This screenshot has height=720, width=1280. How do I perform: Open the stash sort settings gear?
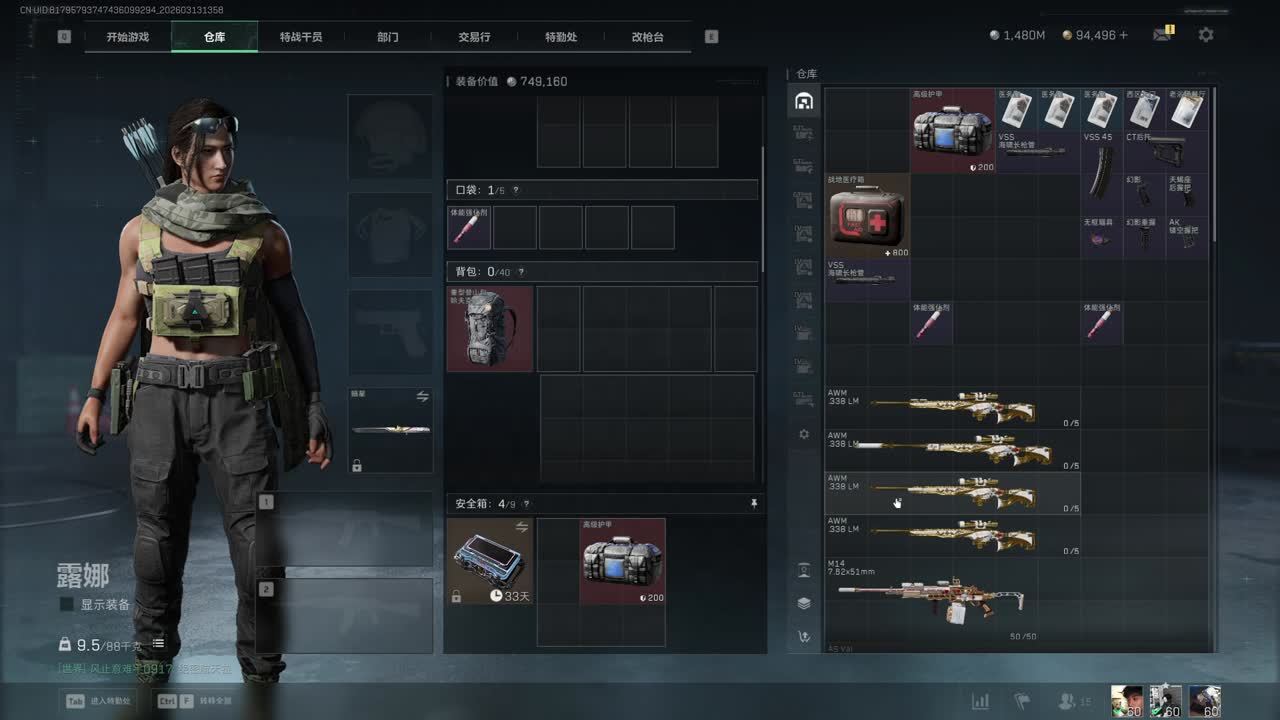(x=803, y=435)
